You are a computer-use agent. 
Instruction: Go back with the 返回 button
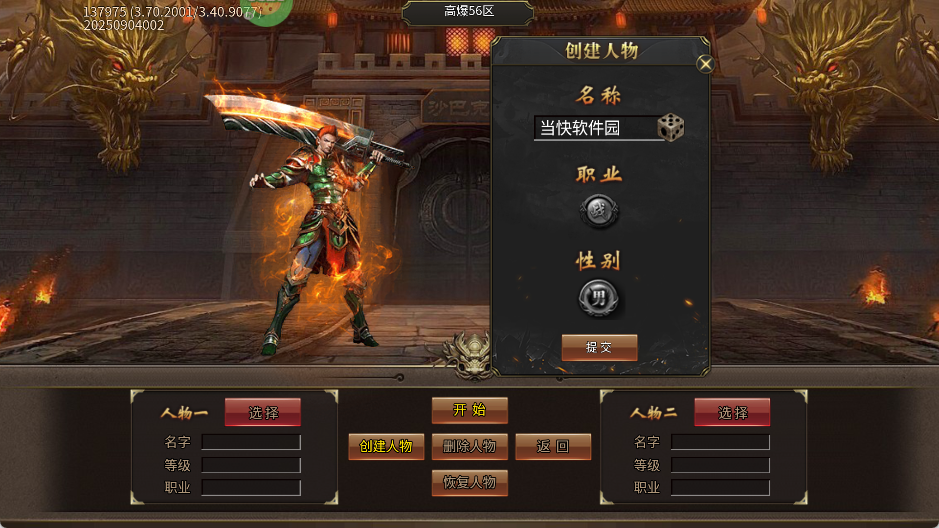pos(553,447)
